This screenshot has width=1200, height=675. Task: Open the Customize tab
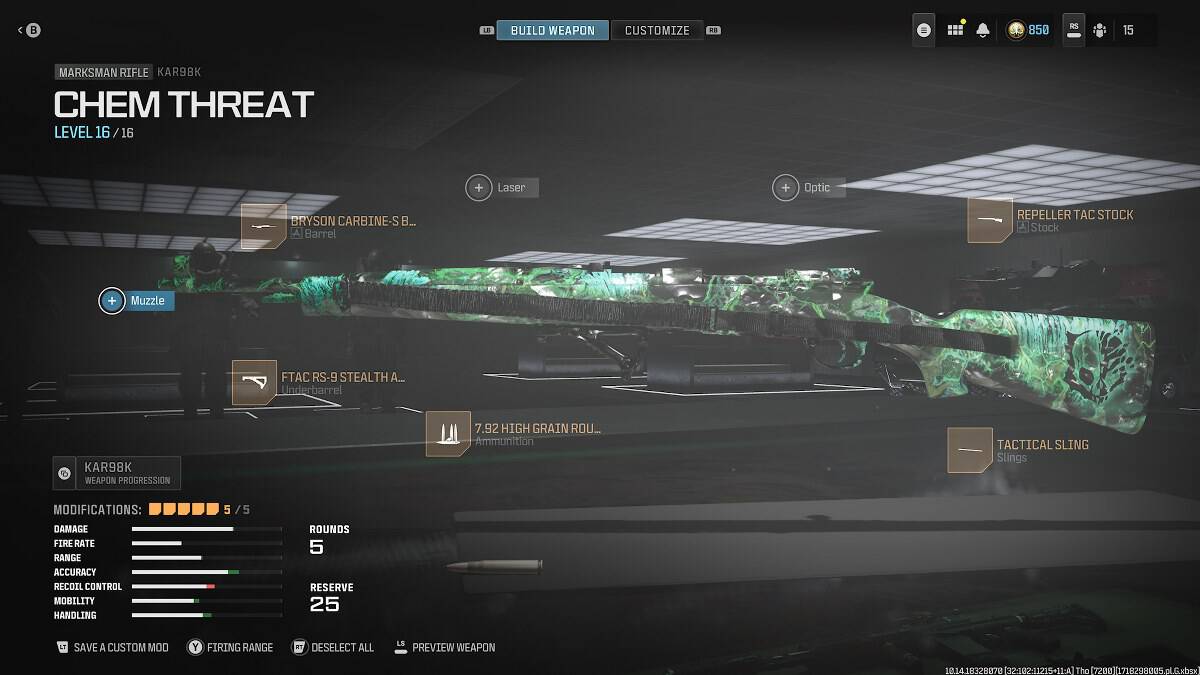click(x=657, y=30)
